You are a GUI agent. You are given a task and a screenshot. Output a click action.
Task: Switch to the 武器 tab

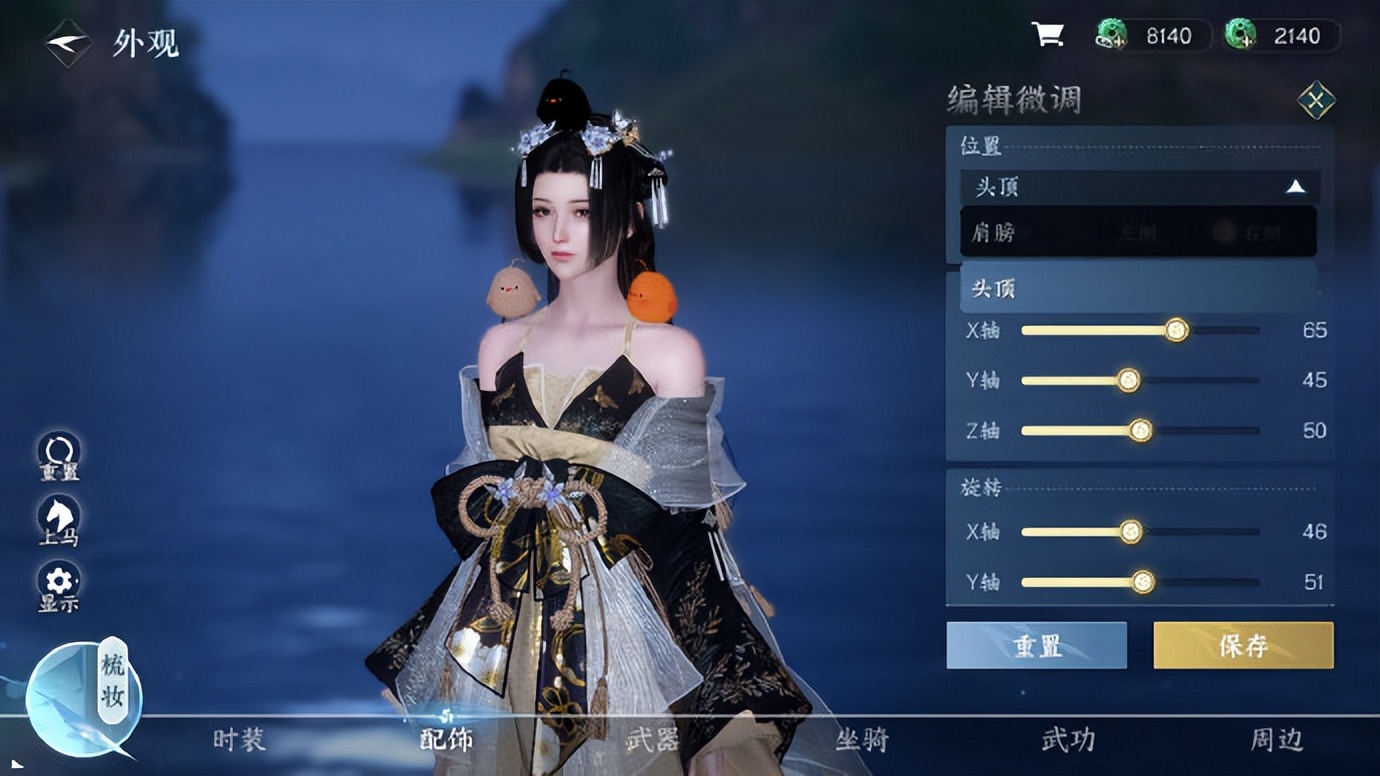[x=652, y=740]
